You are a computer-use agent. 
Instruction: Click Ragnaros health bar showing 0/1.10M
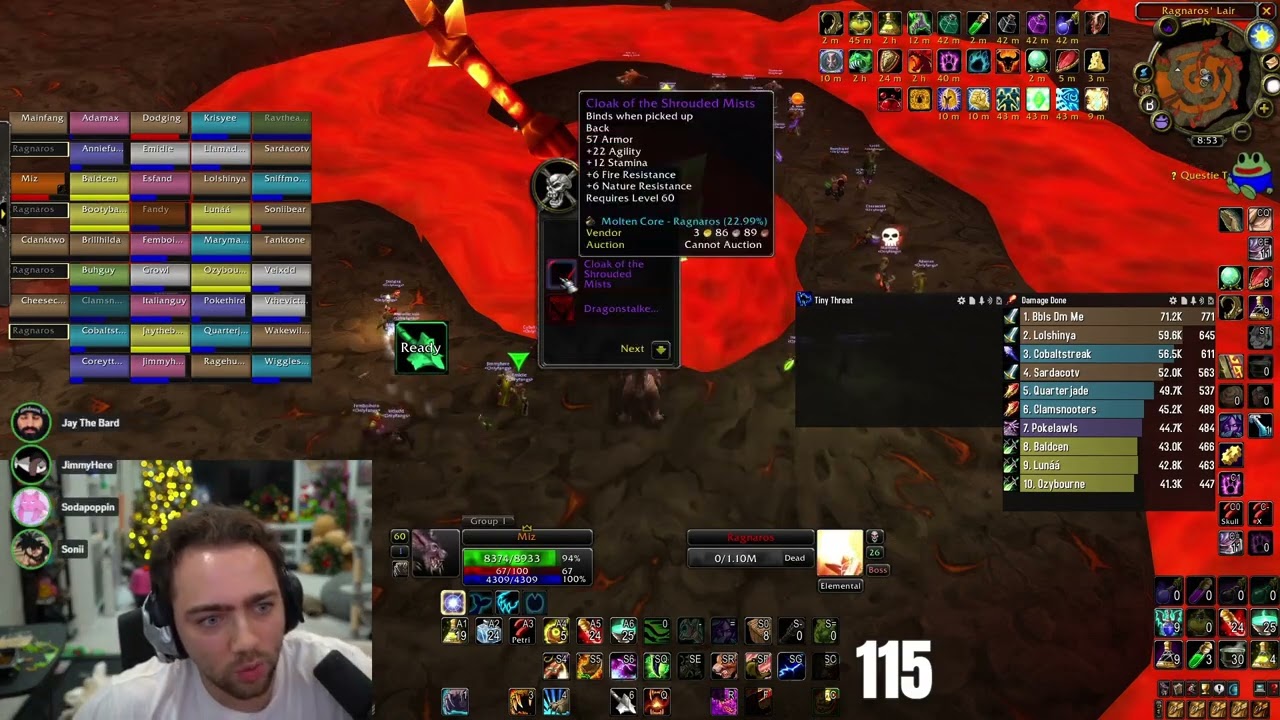(x=750, y=557)
